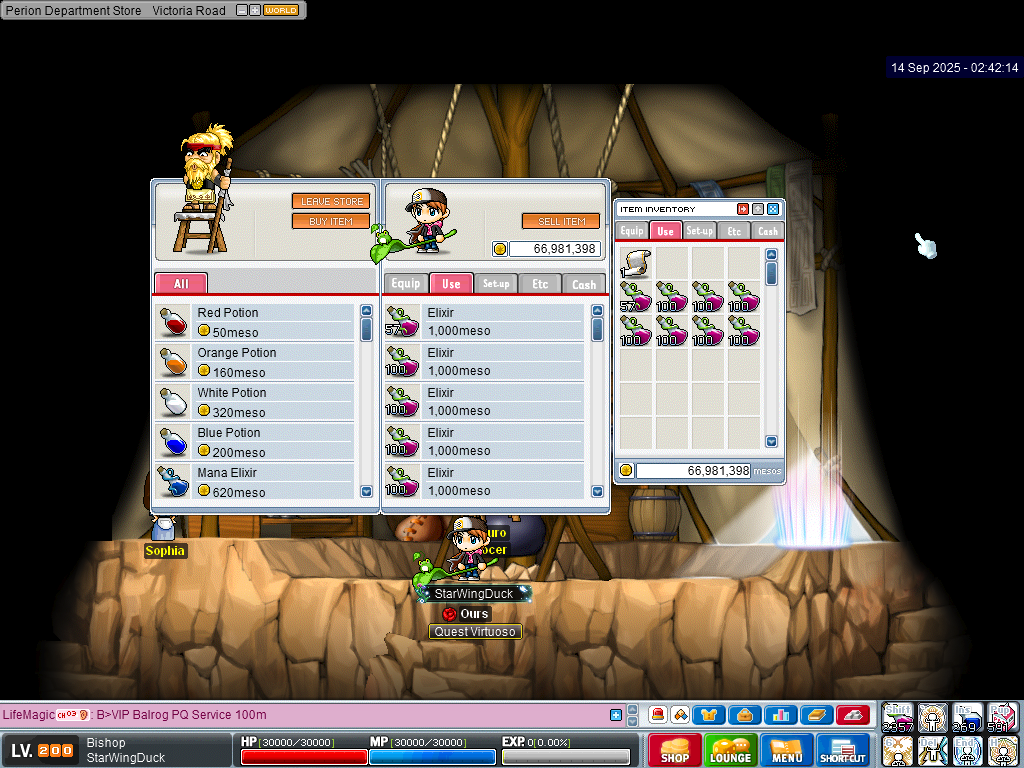Open the Menu button
This screenshot has height=768, width=1024.
pos(787,750)
